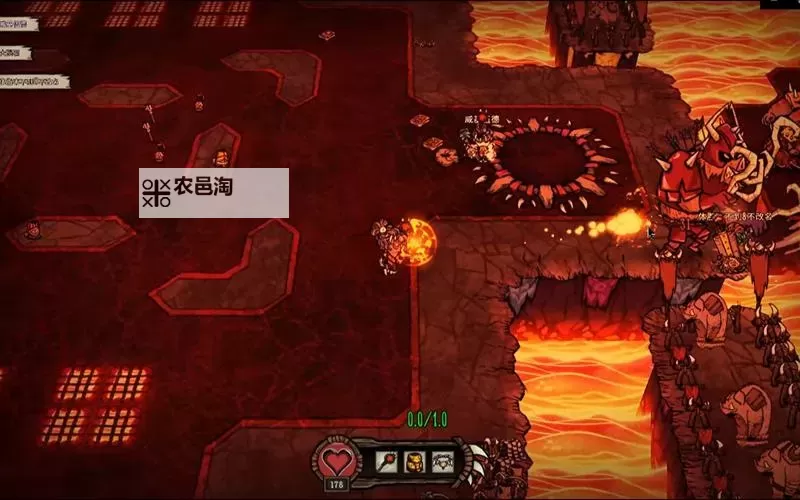Choose the horned crown headgear slot
Viewport: 800px width, 500px height.
point(442,461)
